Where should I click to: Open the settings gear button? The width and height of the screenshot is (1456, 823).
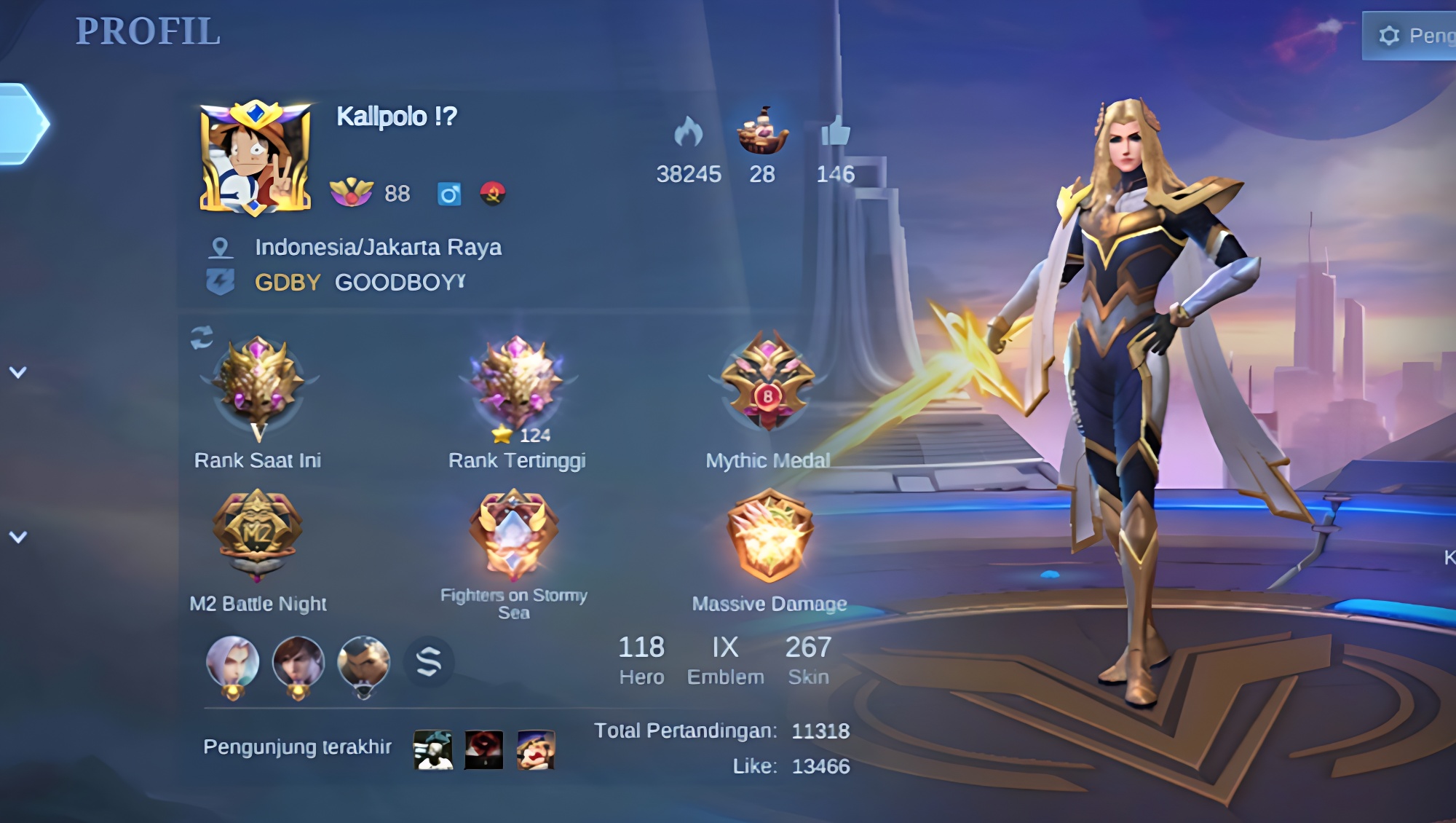pyautogui.click(x=1389, y=36)
